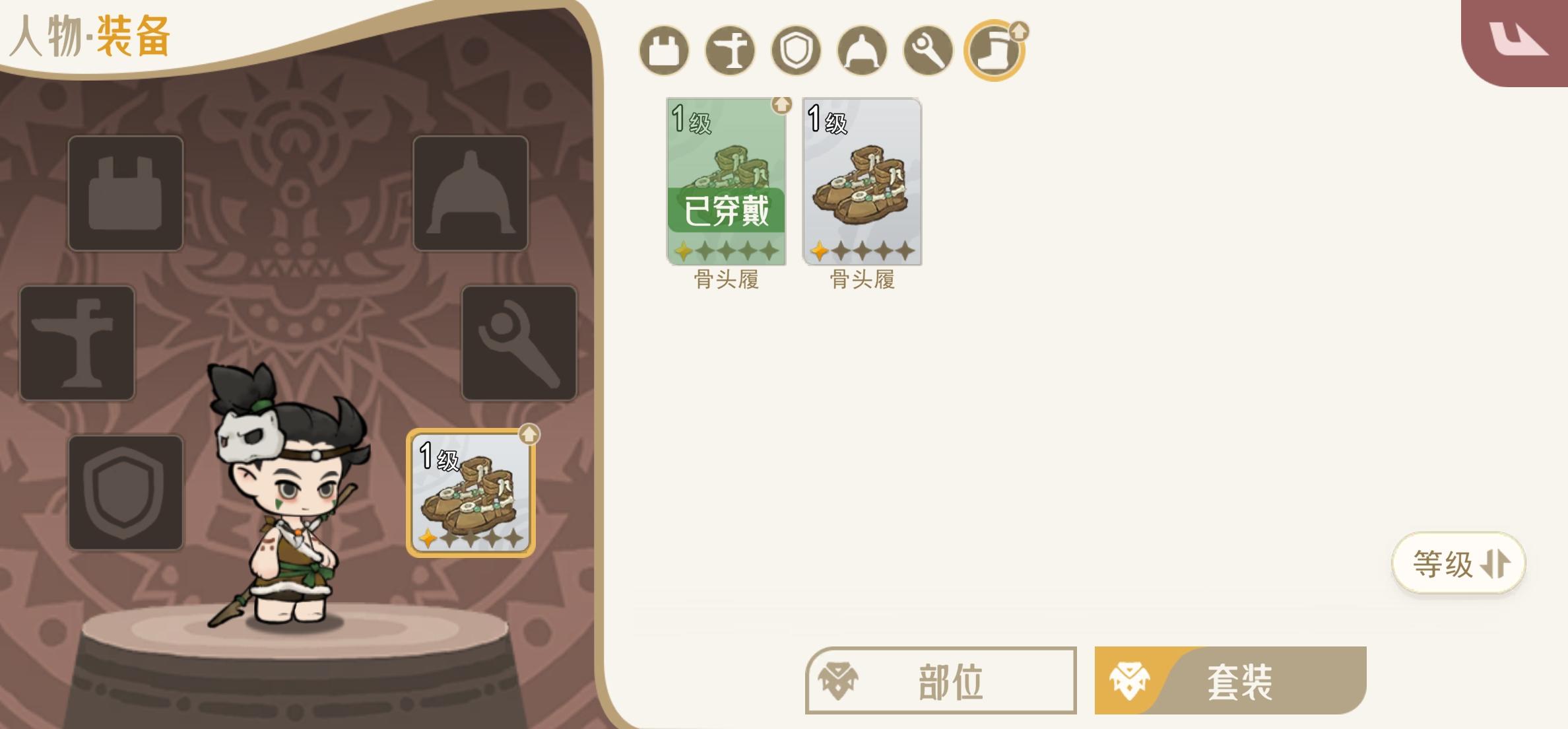Click the empty totem weapon slot

tap(77, 343)
